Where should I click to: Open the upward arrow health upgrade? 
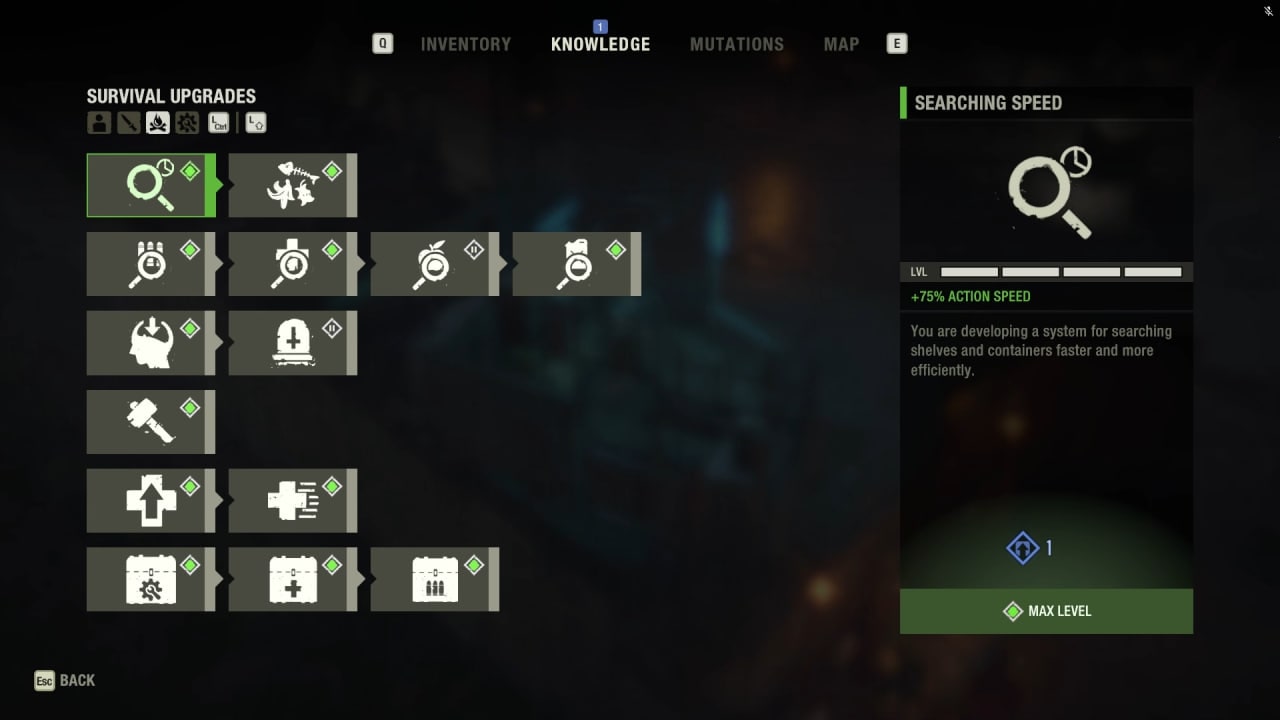[x=150, y=500]
